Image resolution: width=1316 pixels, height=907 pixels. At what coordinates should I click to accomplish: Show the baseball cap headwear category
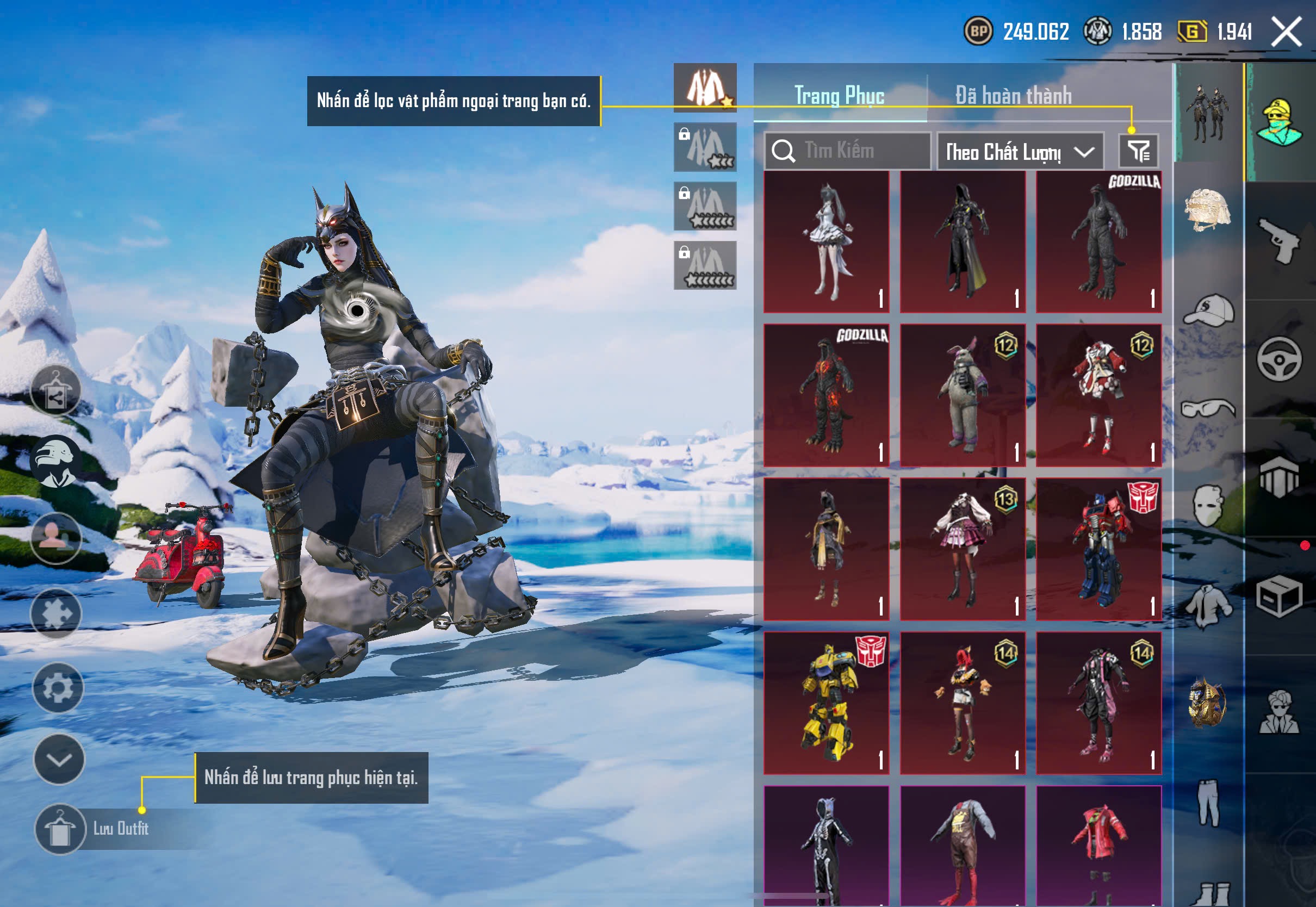1208,310
